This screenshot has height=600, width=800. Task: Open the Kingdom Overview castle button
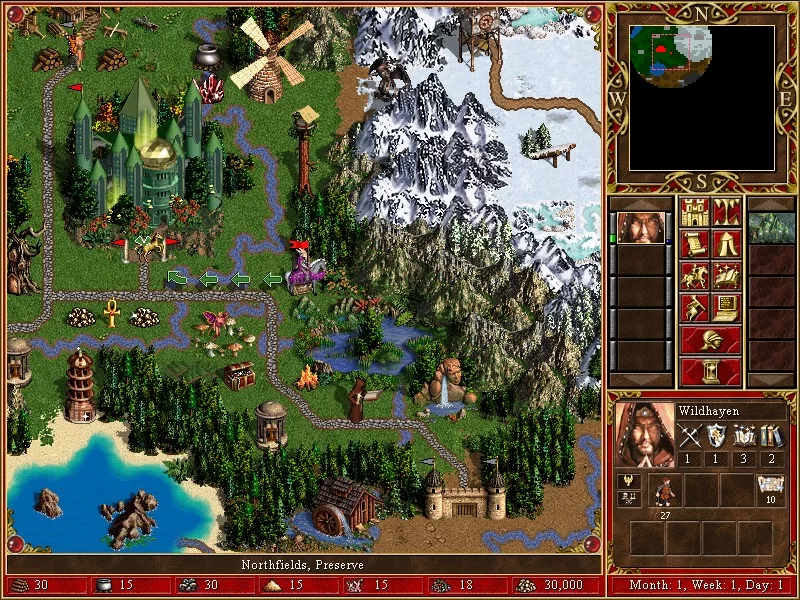click(694, 213)
